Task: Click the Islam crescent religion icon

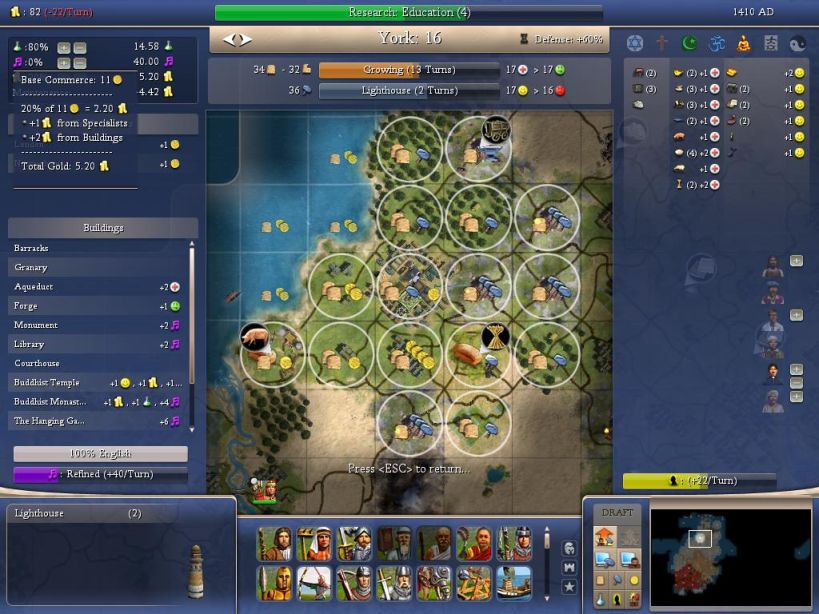Action: [x=688, y=43]
